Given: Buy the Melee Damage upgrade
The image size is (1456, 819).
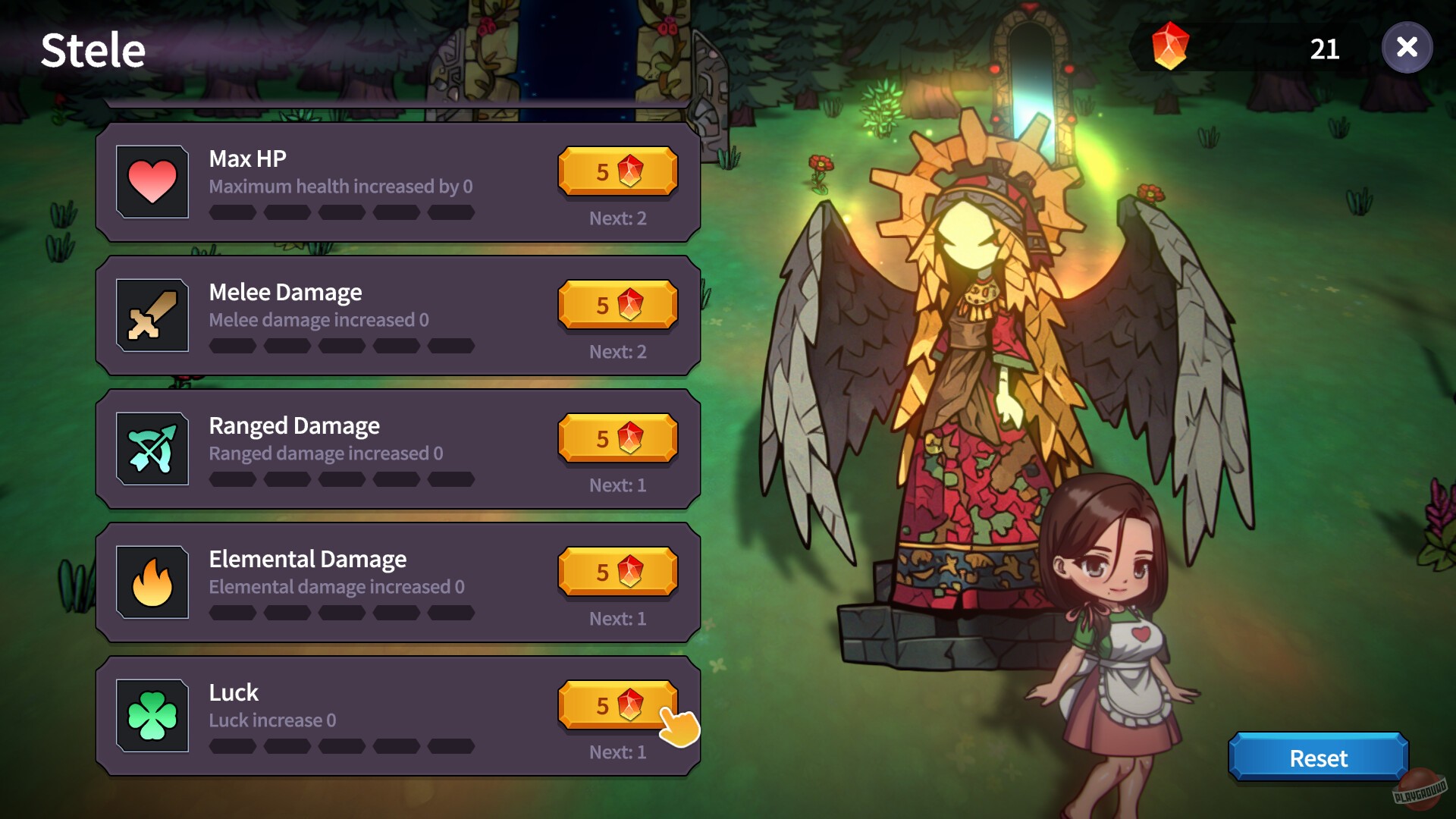Looking at the screenshot, I should 617,305.
